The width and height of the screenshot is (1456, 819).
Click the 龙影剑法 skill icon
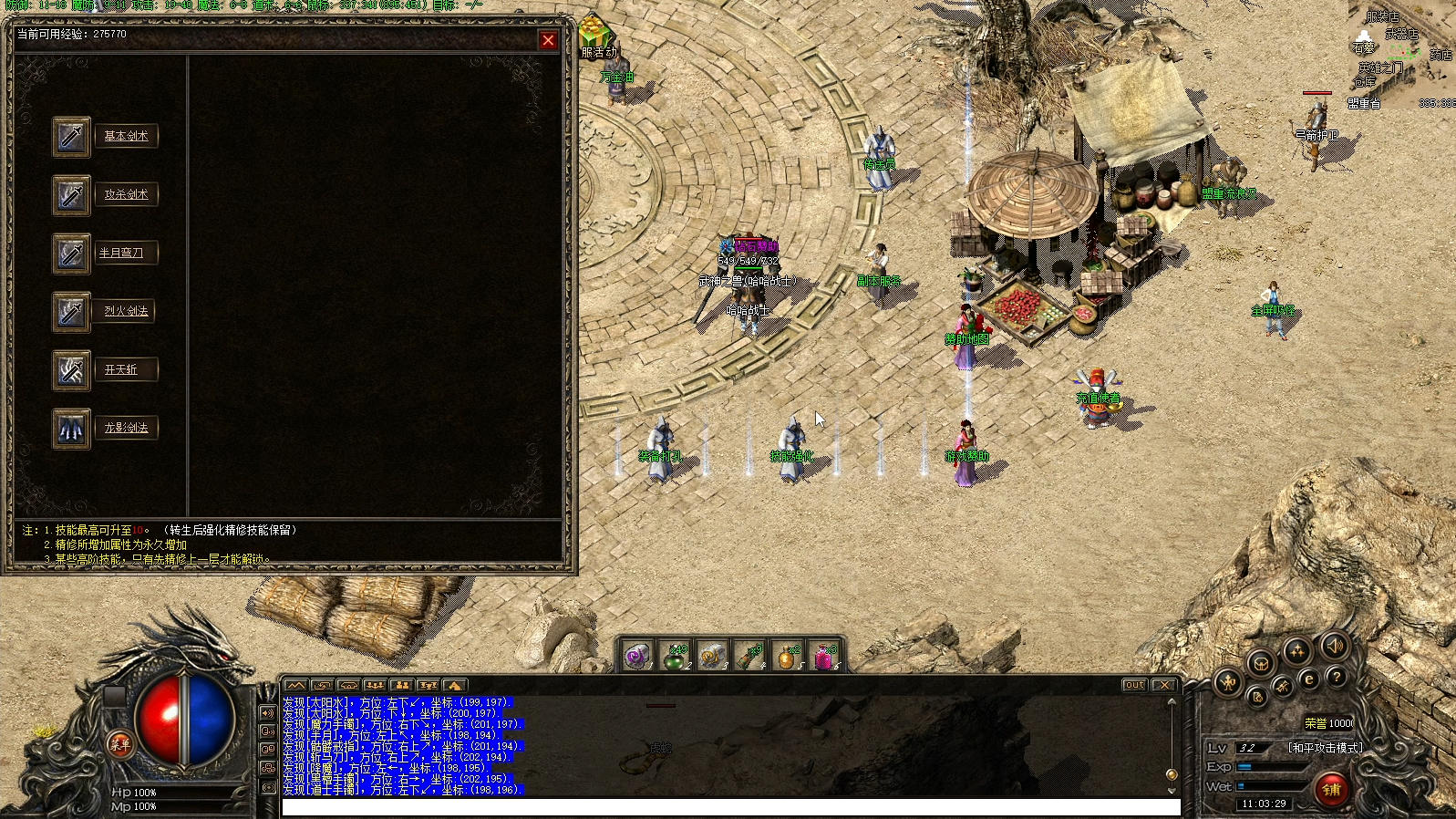[x=71, y=429]
